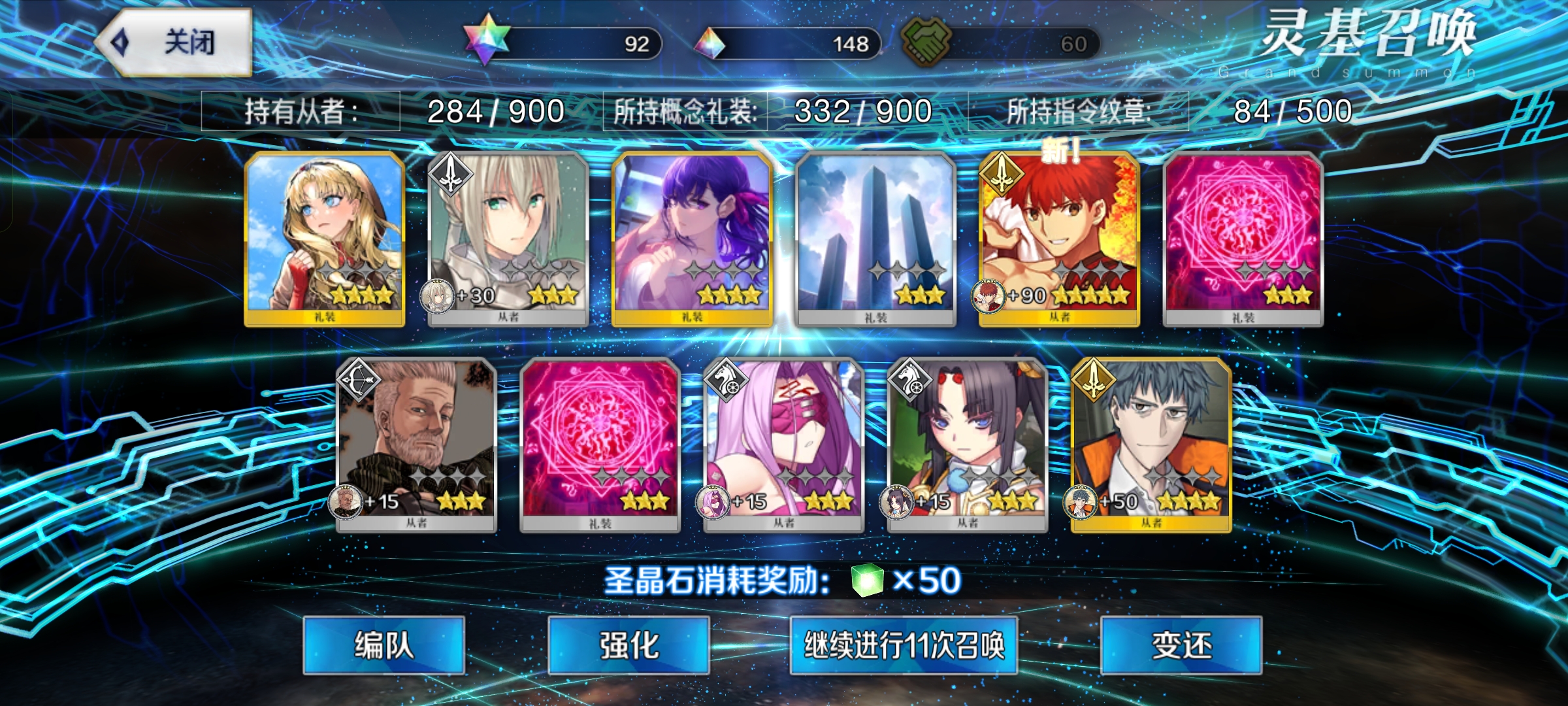Select the blonde hooded girl craft essence card
Image resolution: width=1568 pixels, height=706 pixels.
coord(325,239)
